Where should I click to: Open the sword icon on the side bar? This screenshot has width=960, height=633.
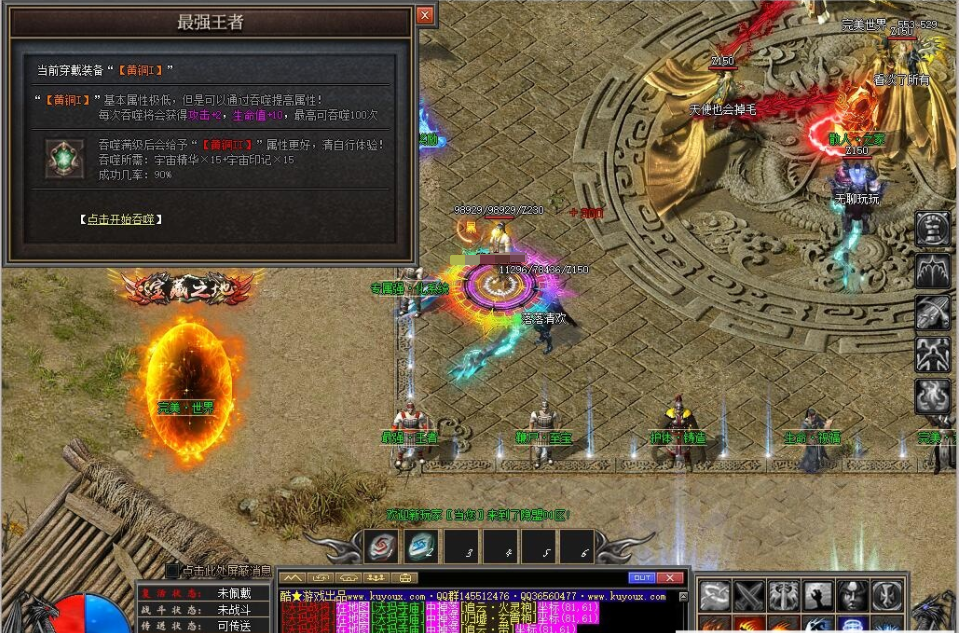point(933,313)
